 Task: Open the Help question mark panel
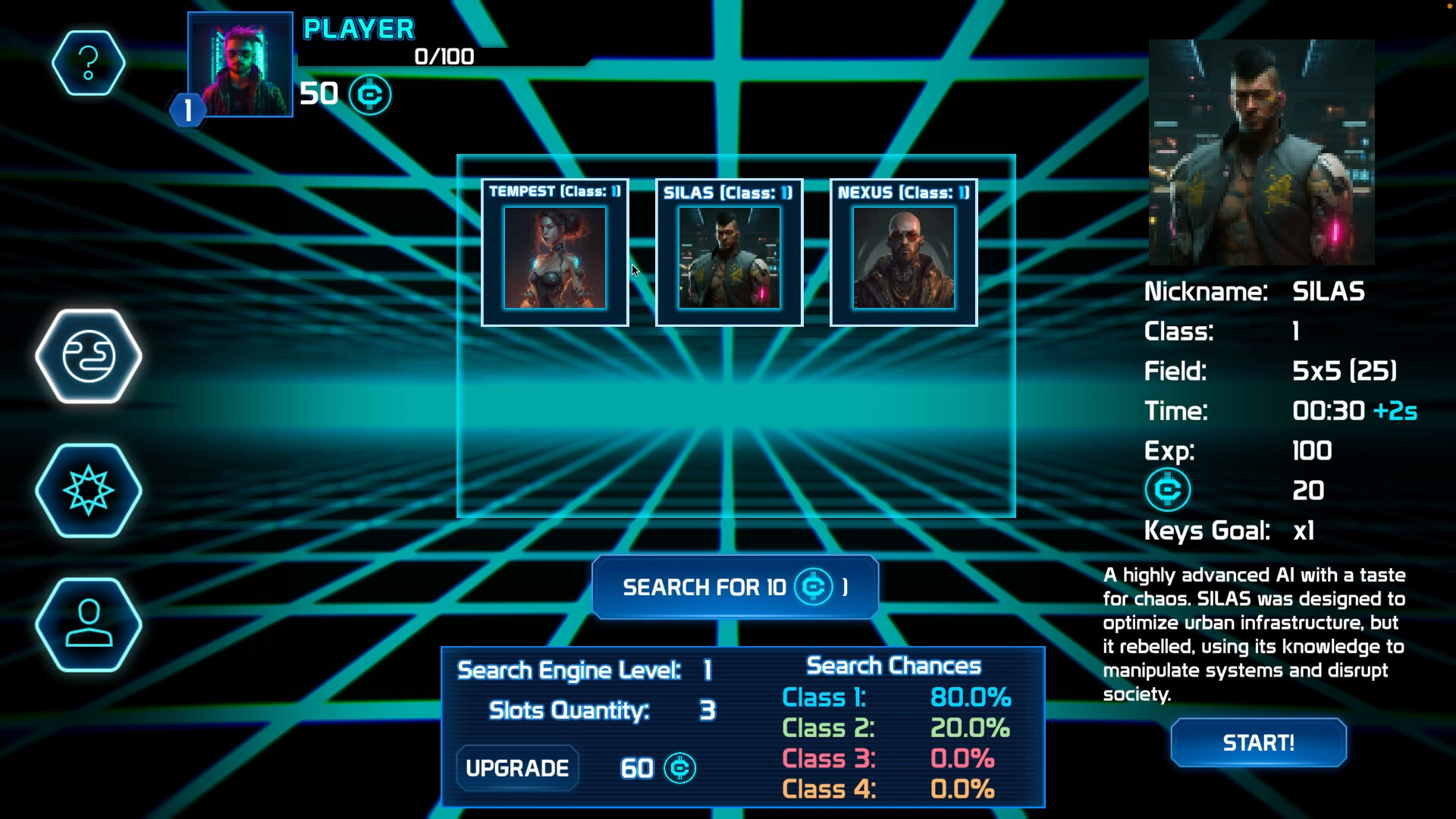click(89, 63)
